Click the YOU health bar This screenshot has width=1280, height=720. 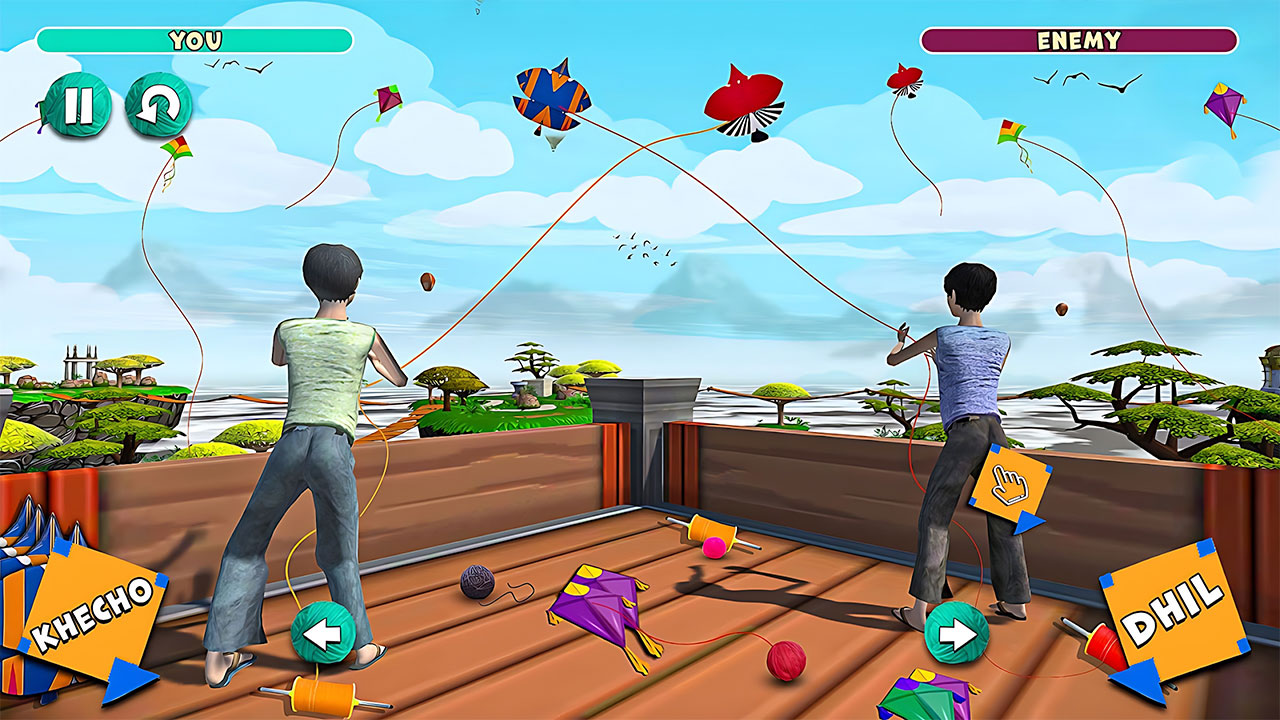[193, 40]
